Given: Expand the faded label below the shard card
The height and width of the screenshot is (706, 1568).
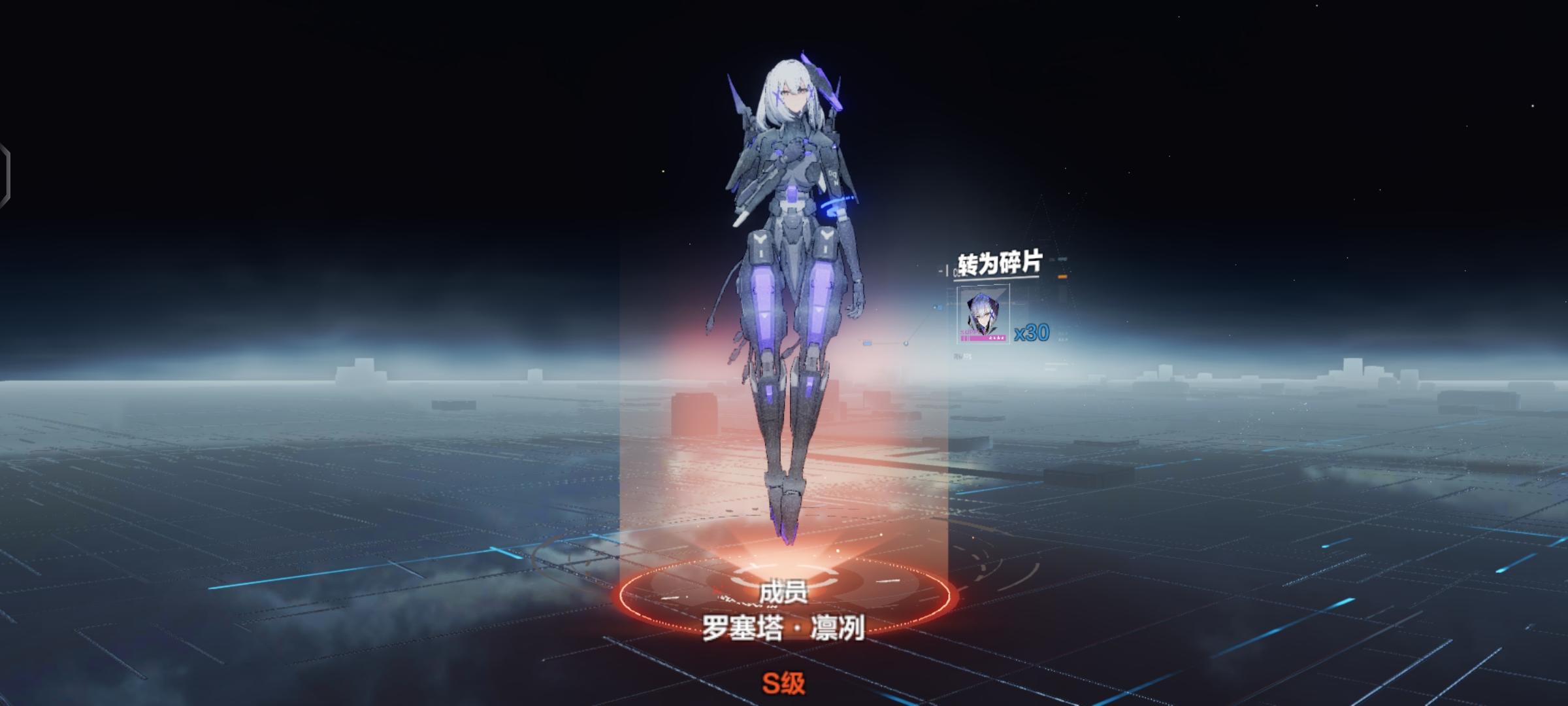Looking at the screenshot, I should 963,356.
